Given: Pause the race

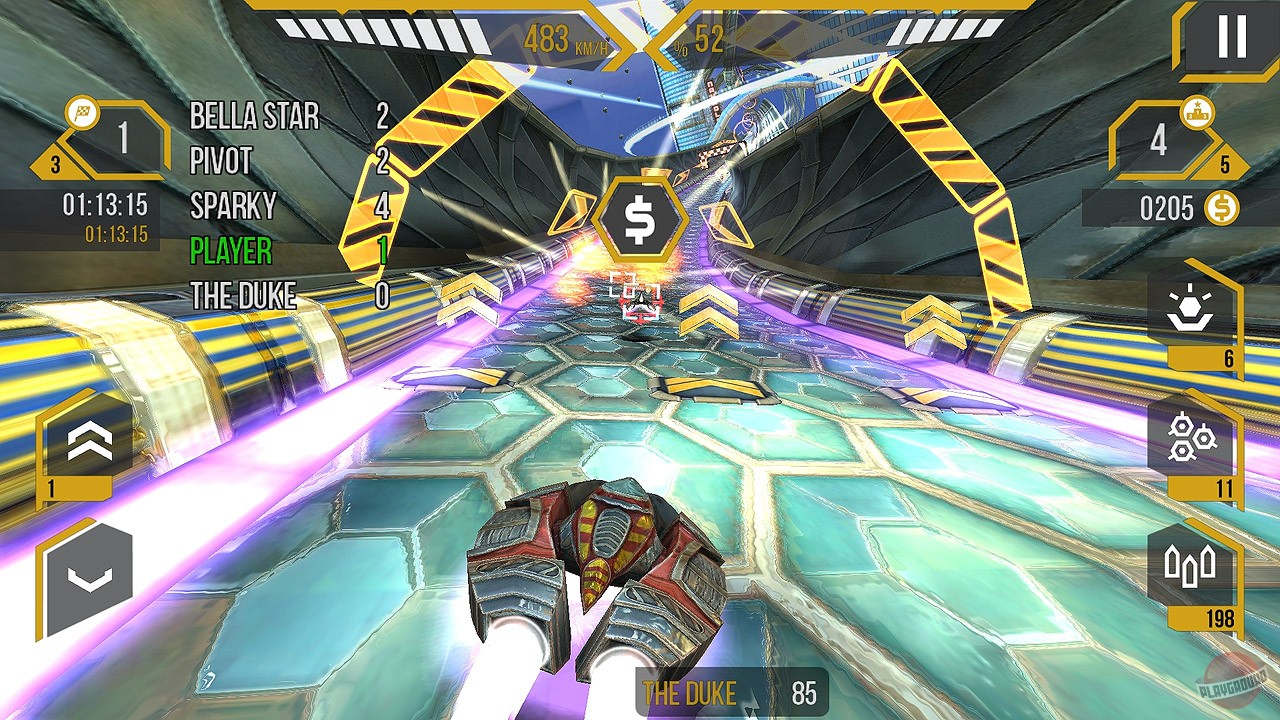Looking at the screenshot, I should point(1230,38).
